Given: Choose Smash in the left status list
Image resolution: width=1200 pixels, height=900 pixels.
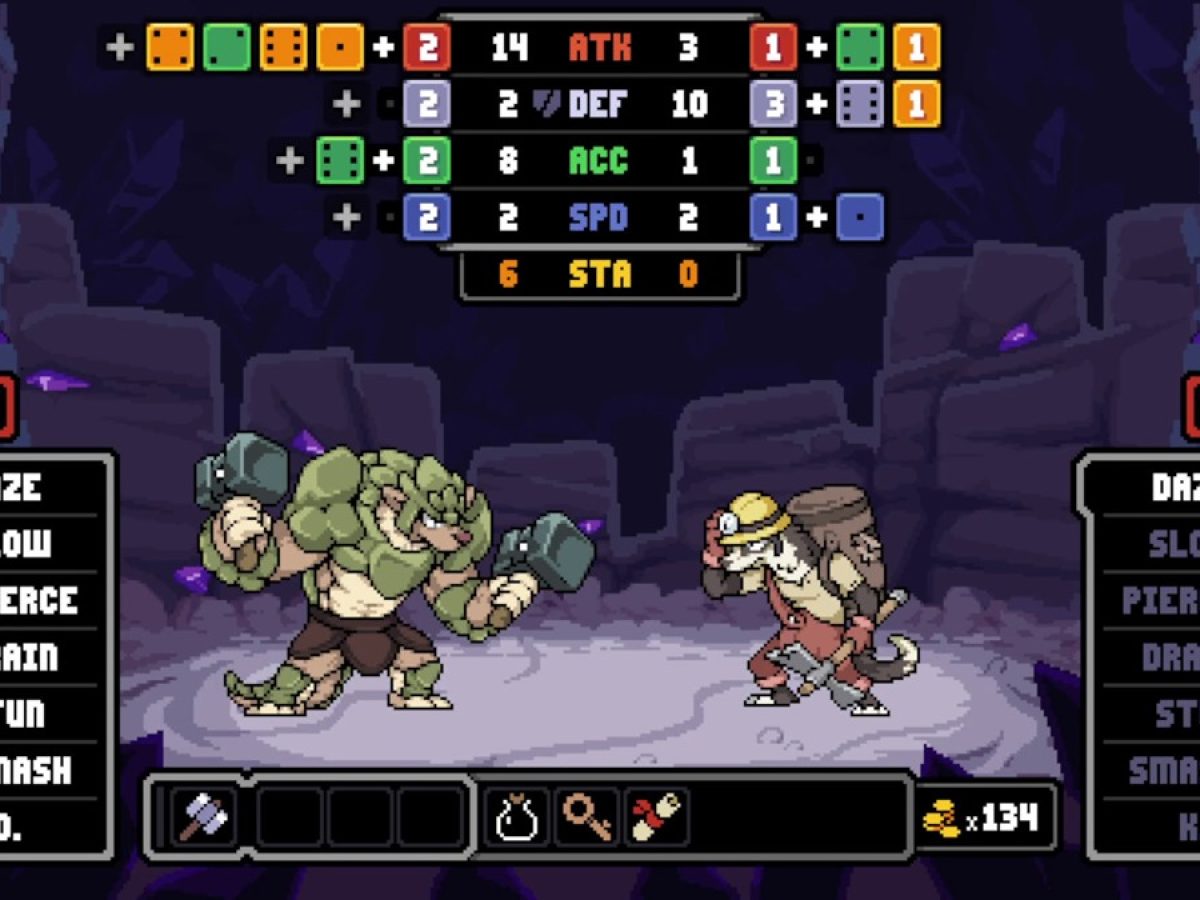Looking at the screenshot, I should (40, 770).
